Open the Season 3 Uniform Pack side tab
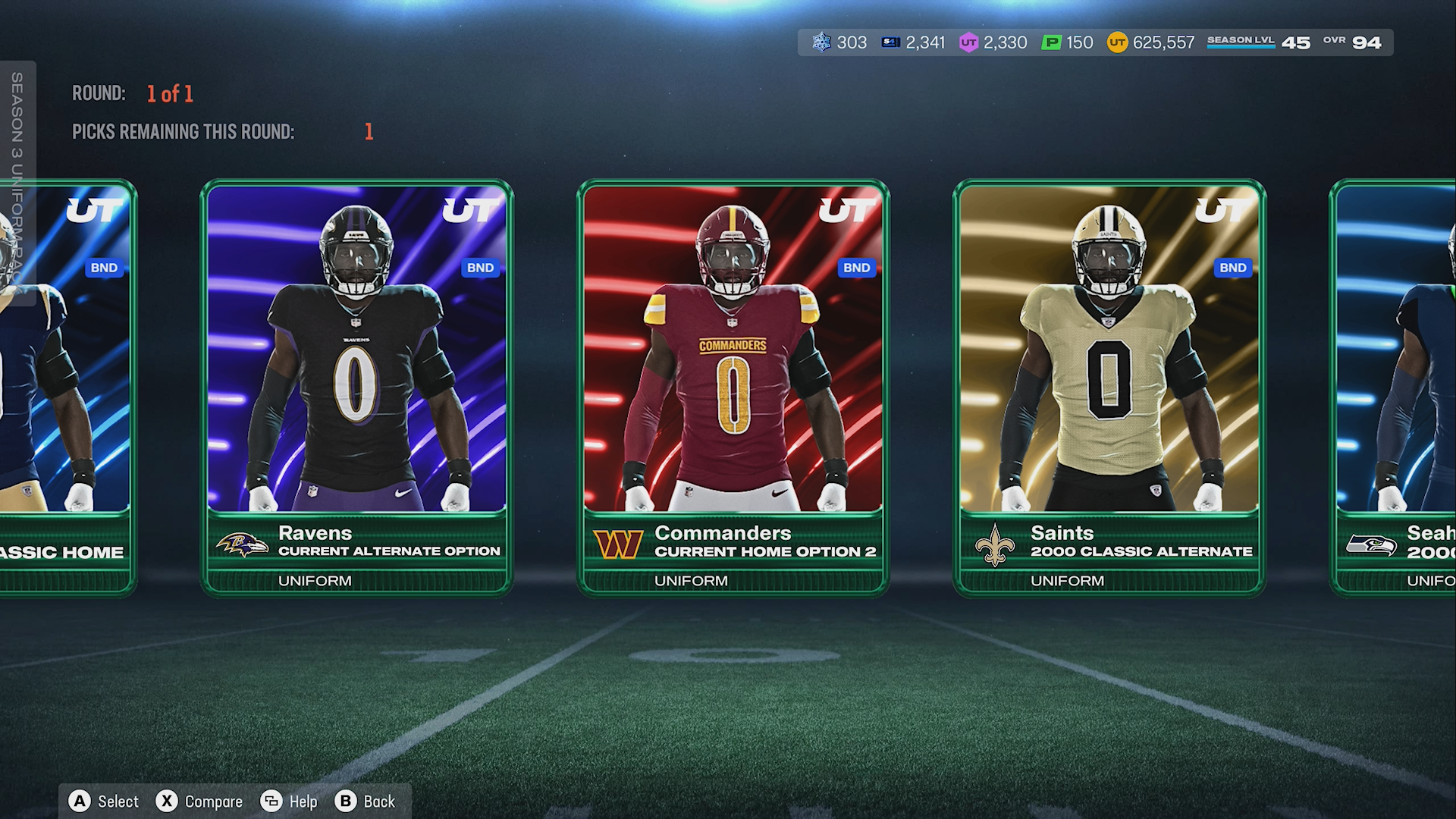This screenshot has width=1456, height=819. pyautogui.click(x=17, y=182)
